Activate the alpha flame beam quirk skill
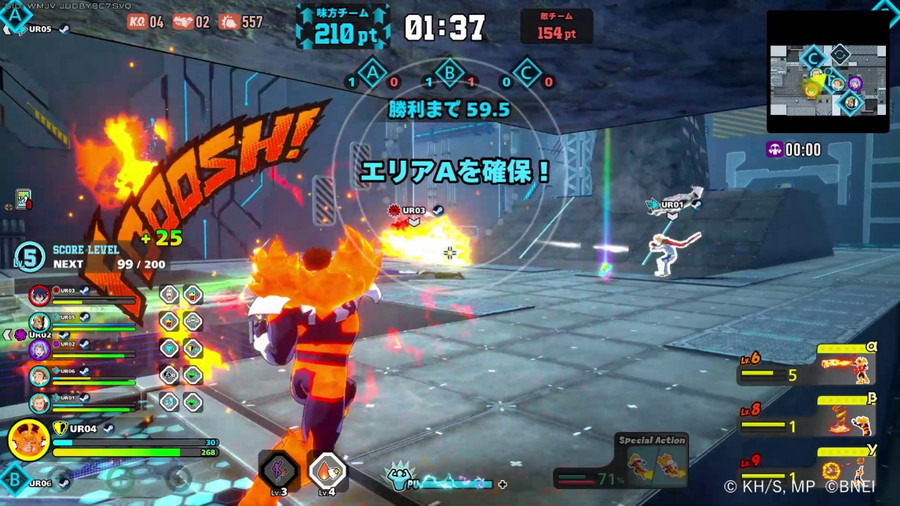 coord(845,367)
